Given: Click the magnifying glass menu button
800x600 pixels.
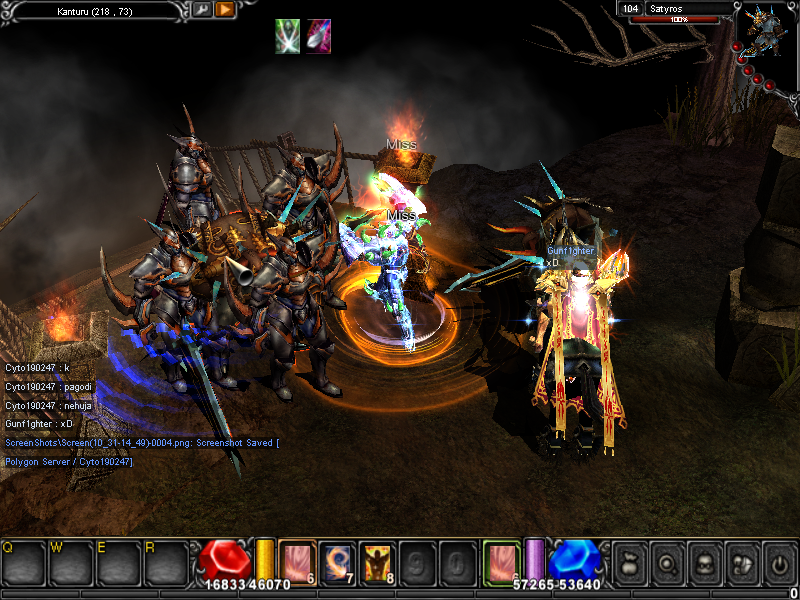Looking at the screenshot, I should 667,562.
